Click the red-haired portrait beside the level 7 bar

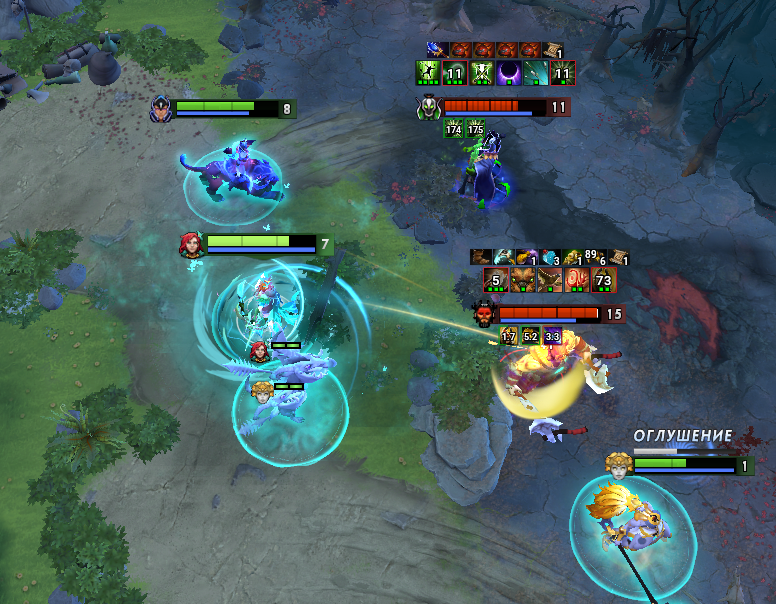[191, 244]
